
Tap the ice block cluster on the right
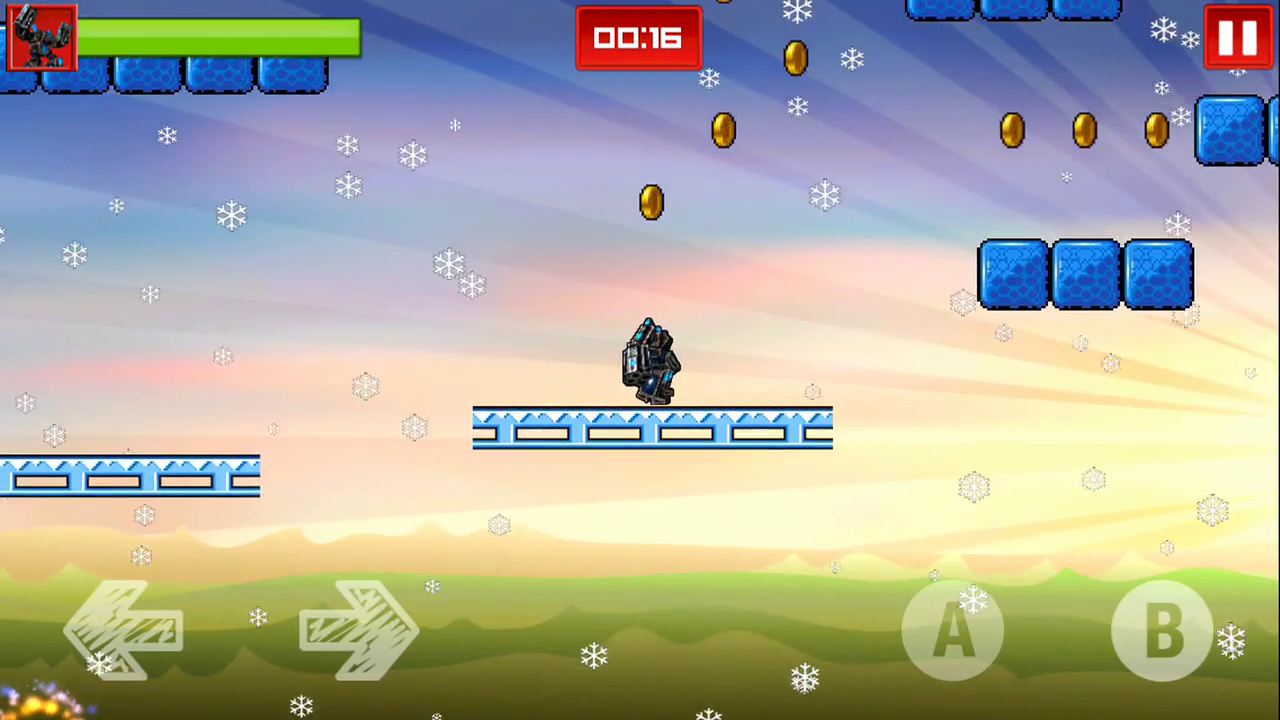tap(1085, 275)
